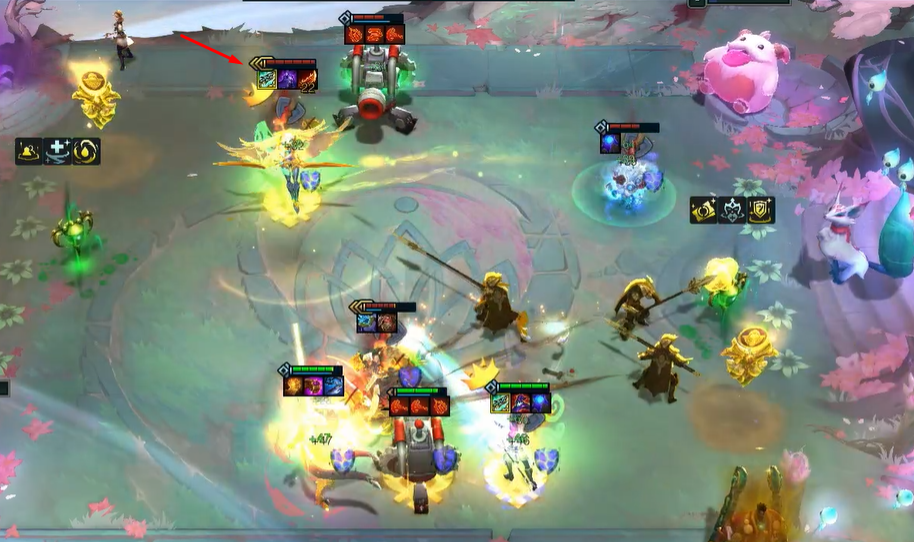Select the white plus and swirl augment
The height and width of the screenshot is (542, 914).
pyautogui.click(x=58, y=151)
